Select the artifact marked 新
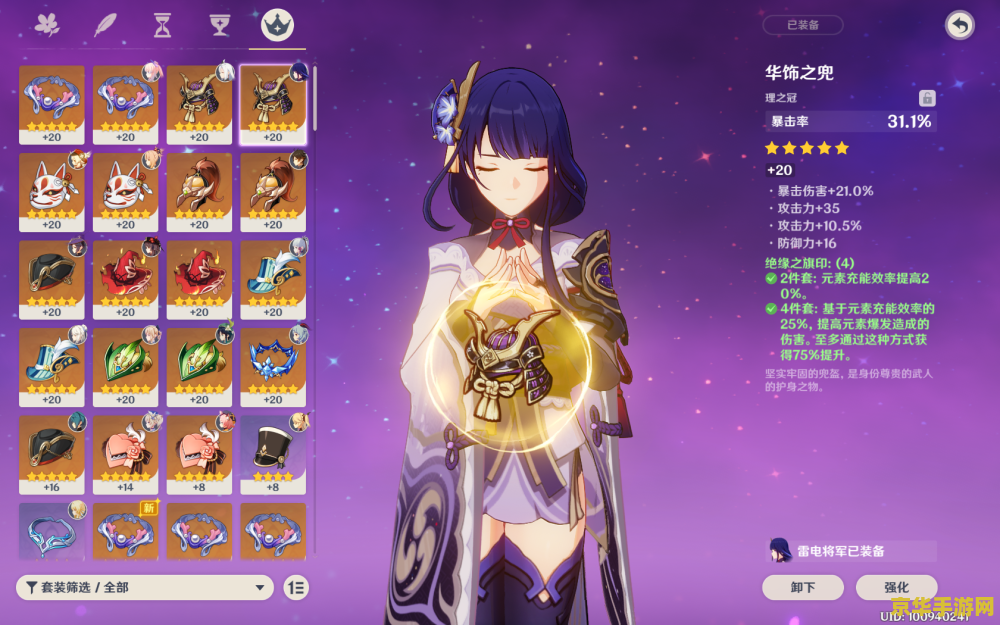1000x625 pixels. [125, 532]
